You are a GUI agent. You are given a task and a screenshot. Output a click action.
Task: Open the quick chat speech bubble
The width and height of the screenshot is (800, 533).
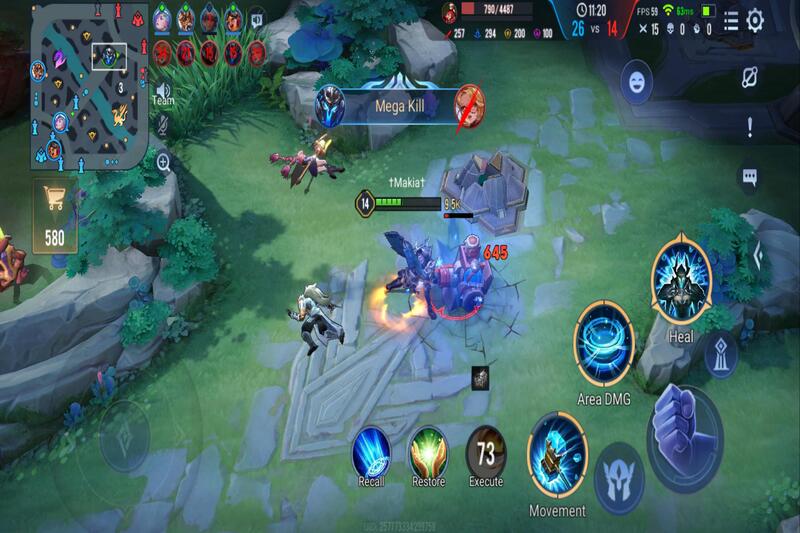(x=749, y=177)
